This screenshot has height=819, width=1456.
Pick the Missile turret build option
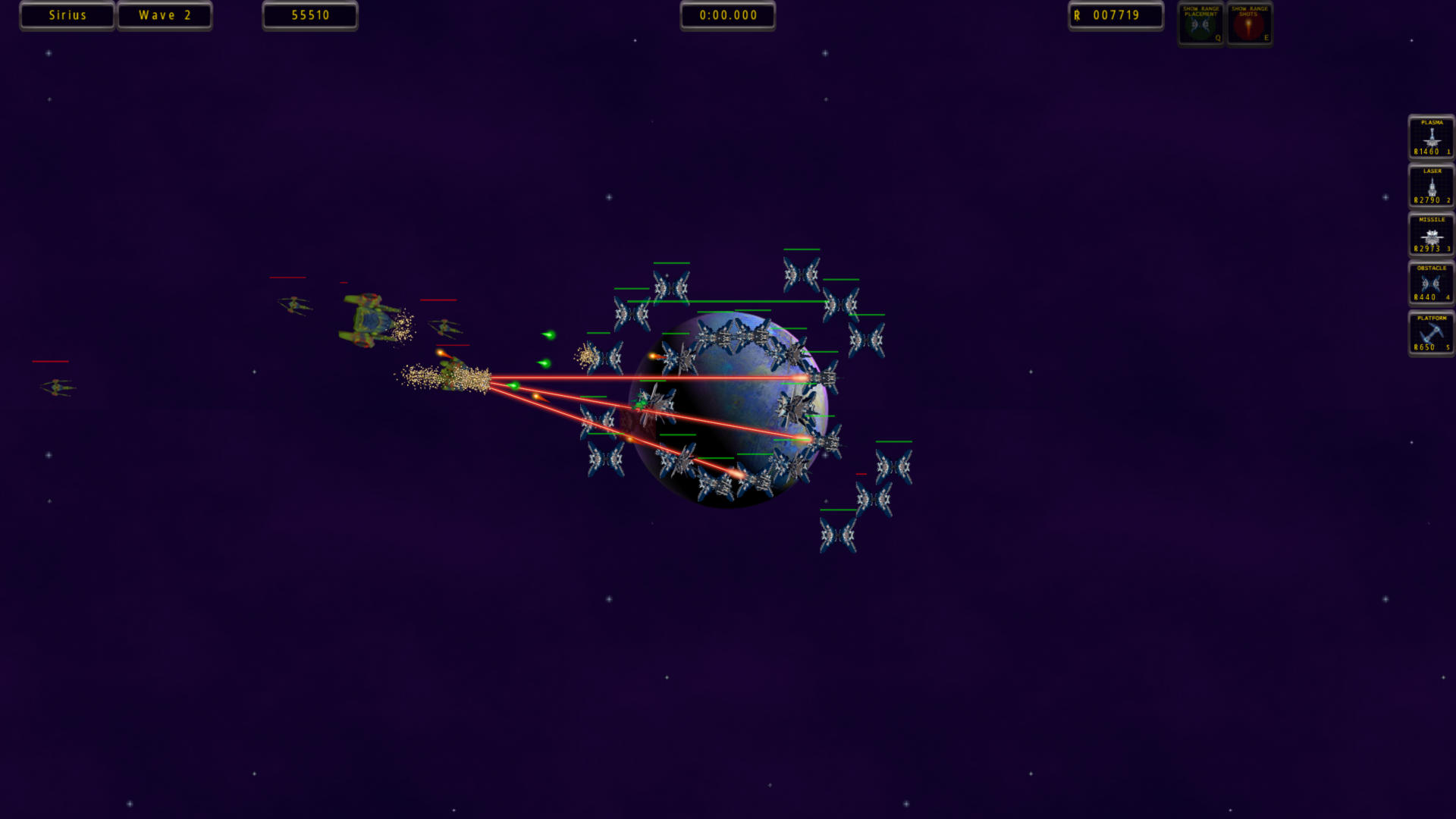click(1431, 234)
